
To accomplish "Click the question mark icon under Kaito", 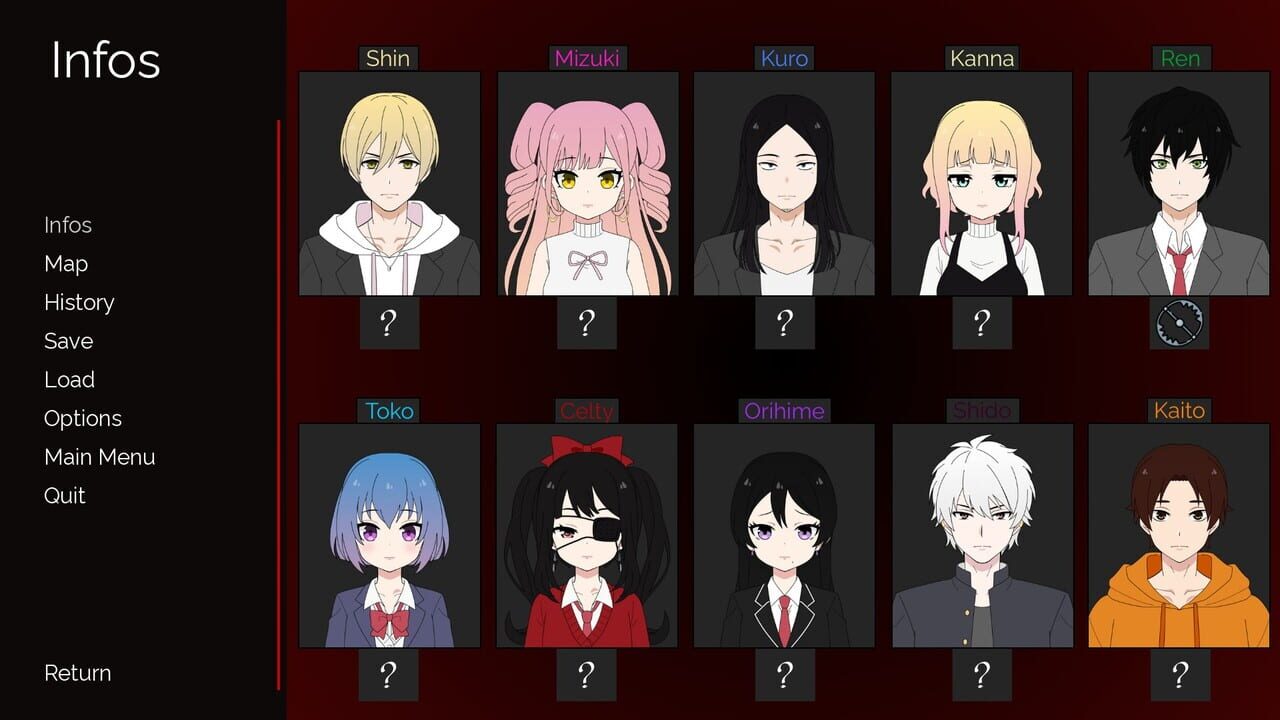I will coord(1180,673).
